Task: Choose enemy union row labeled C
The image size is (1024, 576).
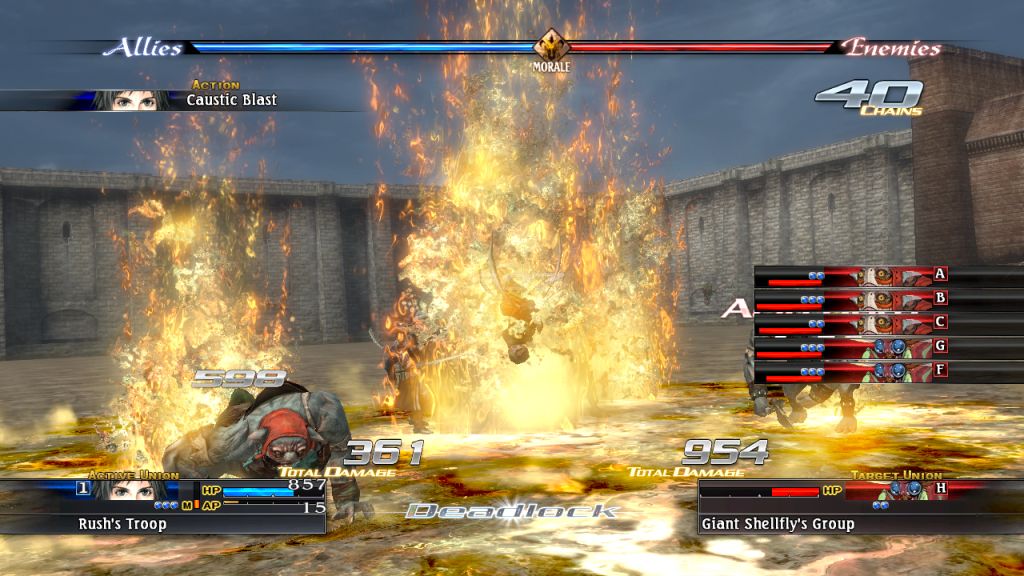Action: [852, 322]
